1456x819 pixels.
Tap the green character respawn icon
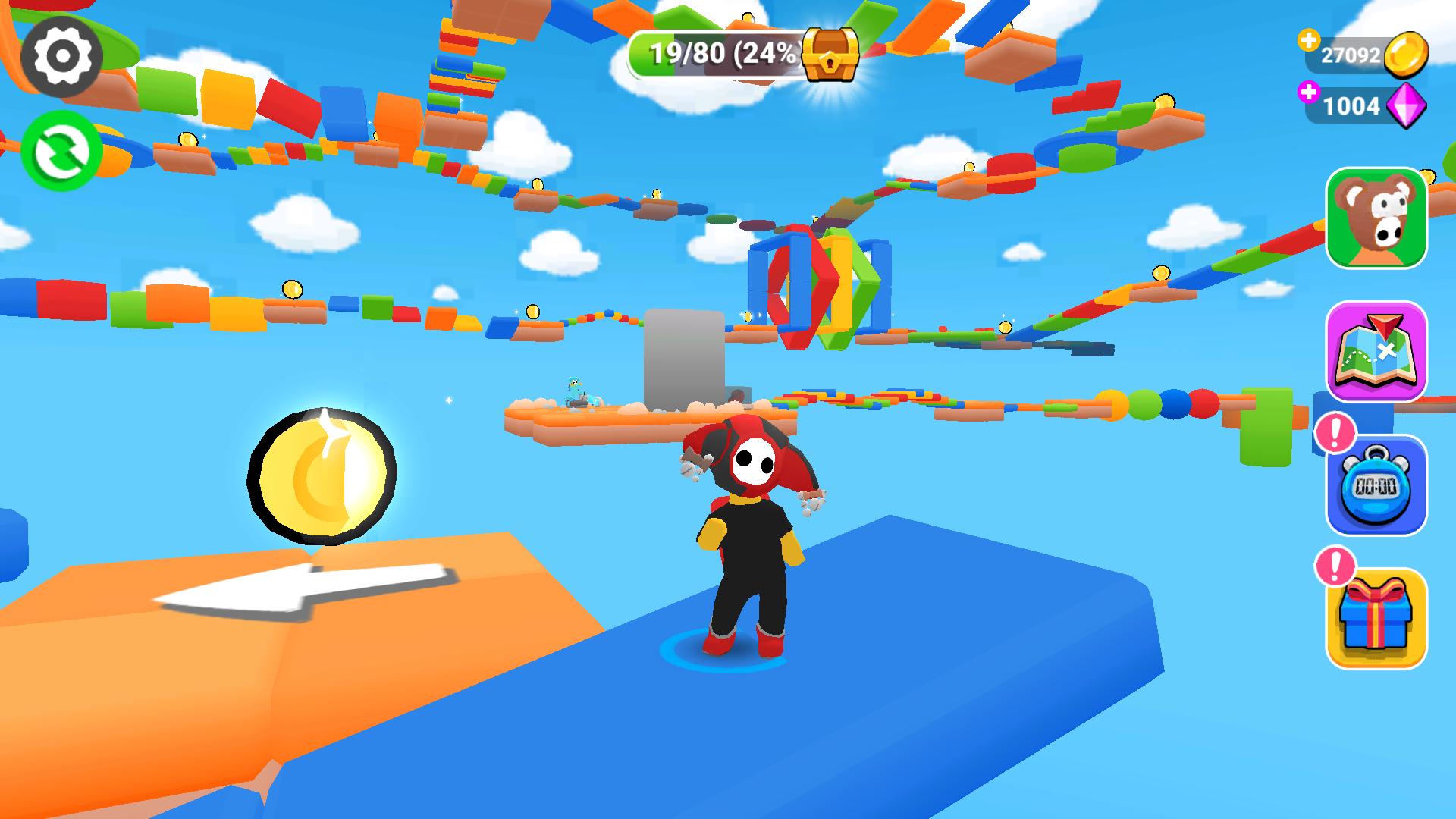click(x=59, y=150)
